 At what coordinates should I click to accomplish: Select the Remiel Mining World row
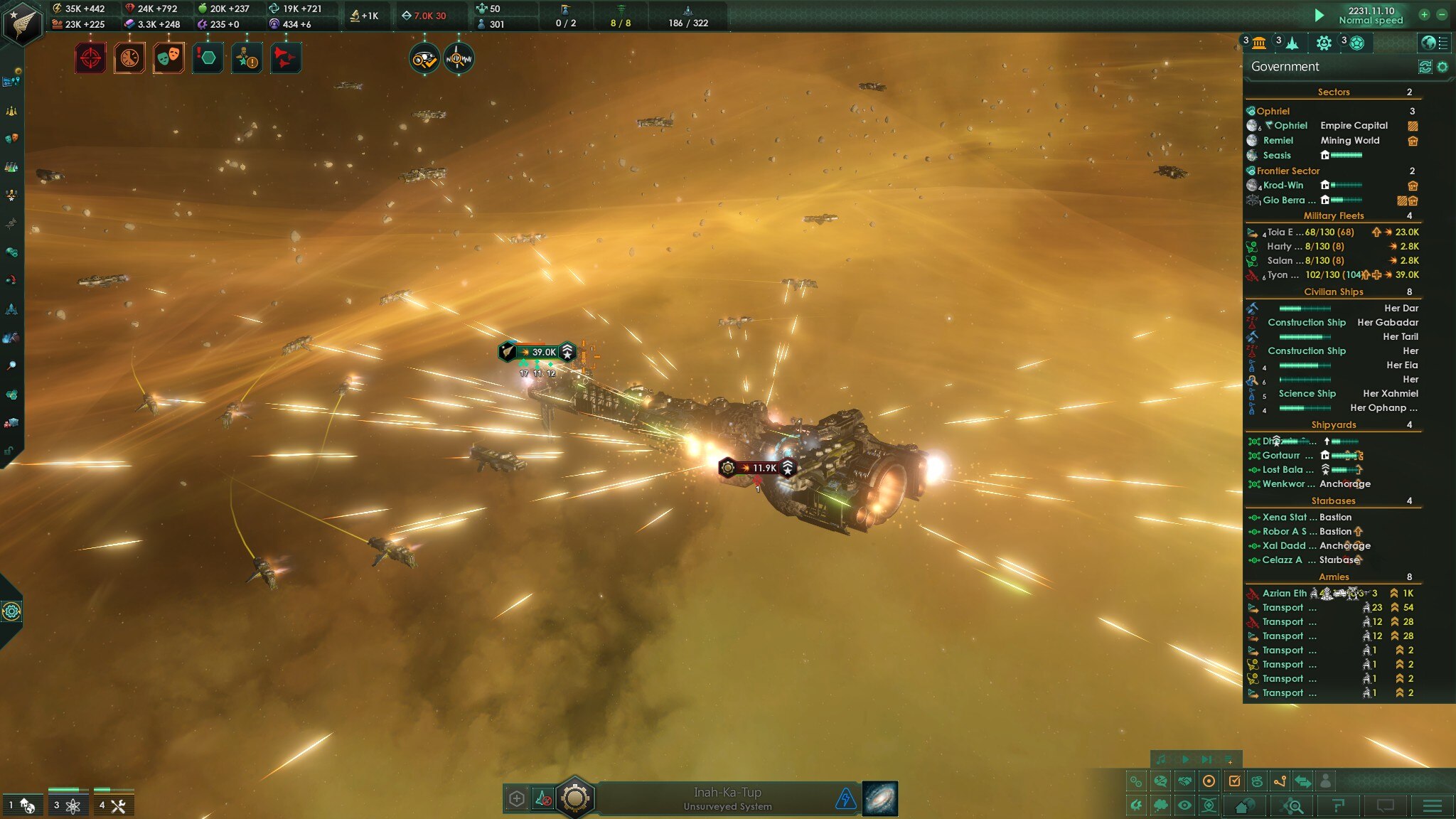click(1329, 141)
